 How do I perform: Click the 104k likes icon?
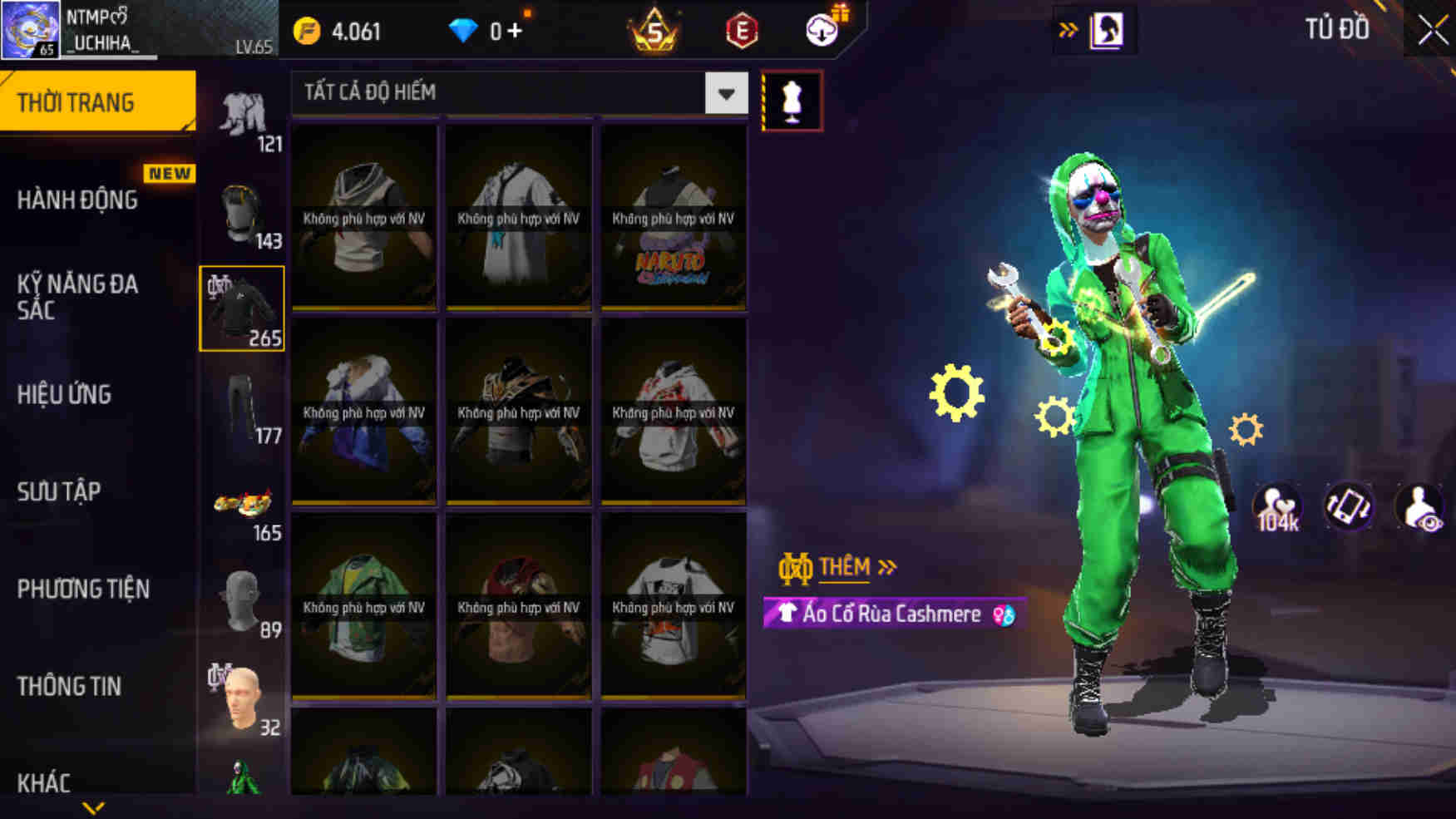(1274, 506)
